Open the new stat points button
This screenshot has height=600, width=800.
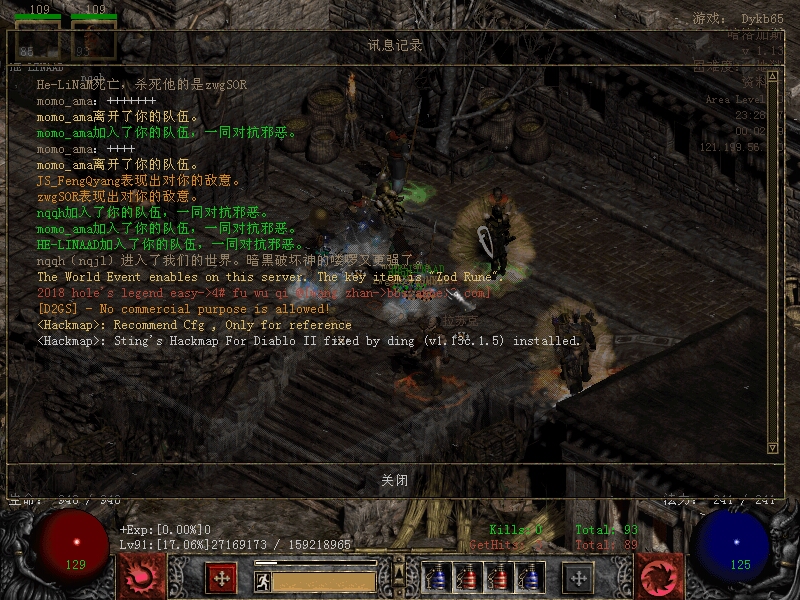221,577
